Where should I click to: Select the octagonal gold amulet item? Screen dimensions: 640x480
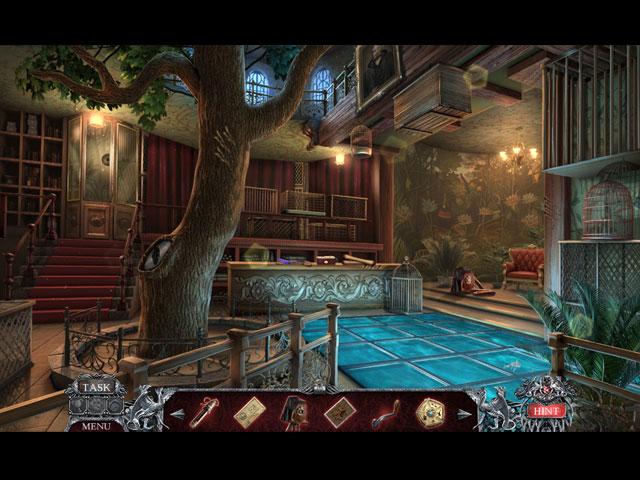click(x=431, y=411)
